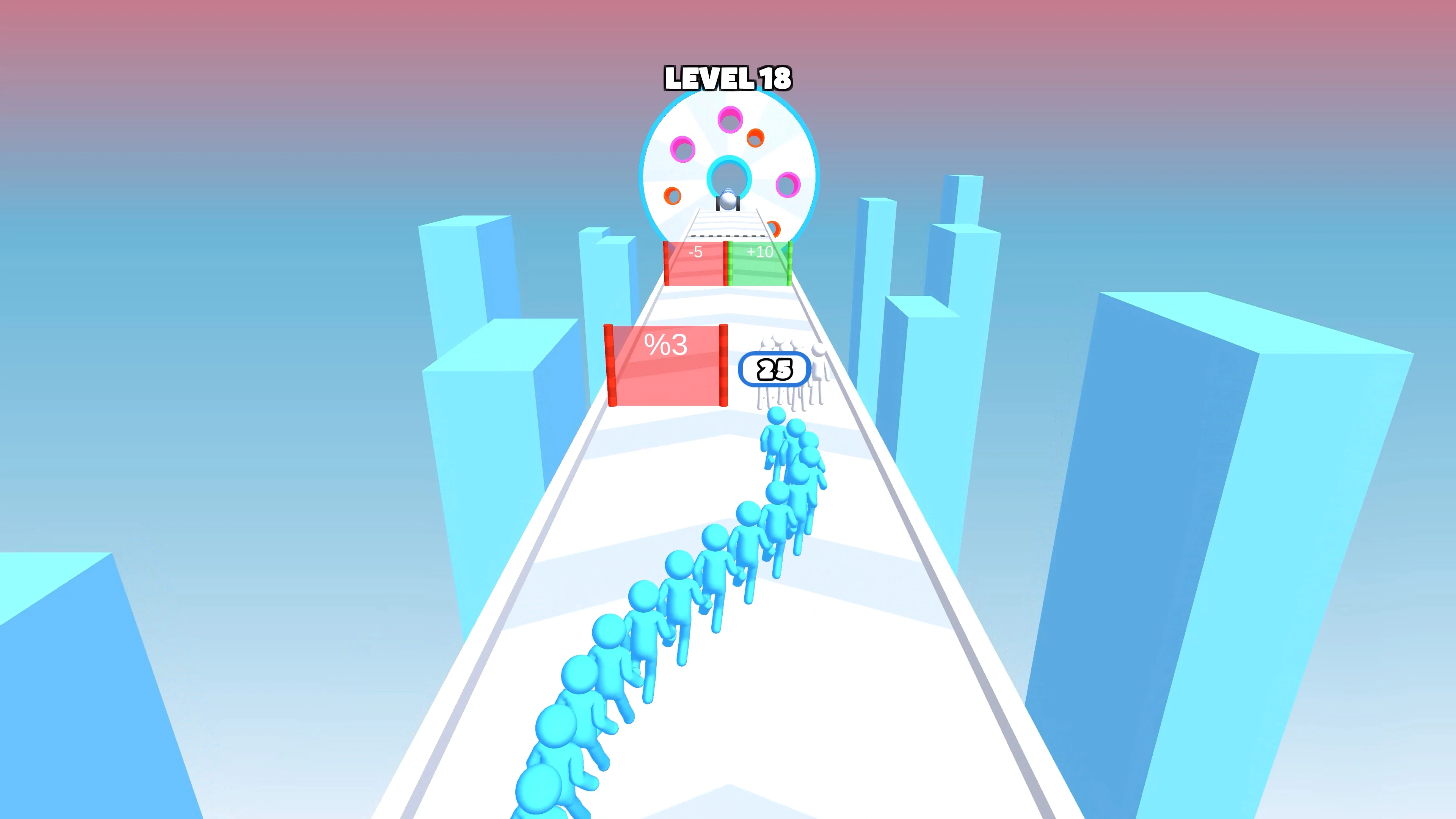Click the crowd counter showing 25
This screenshot has width=1456, height=819.
point(774,369)
